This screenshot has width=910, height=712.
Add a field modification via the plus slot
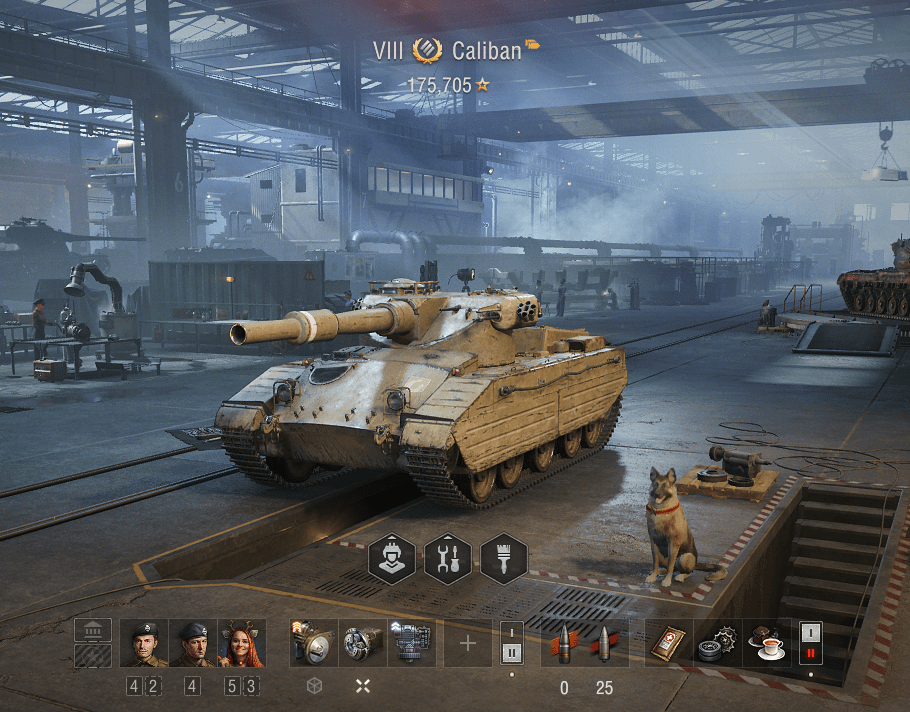(x=468, y=643)
